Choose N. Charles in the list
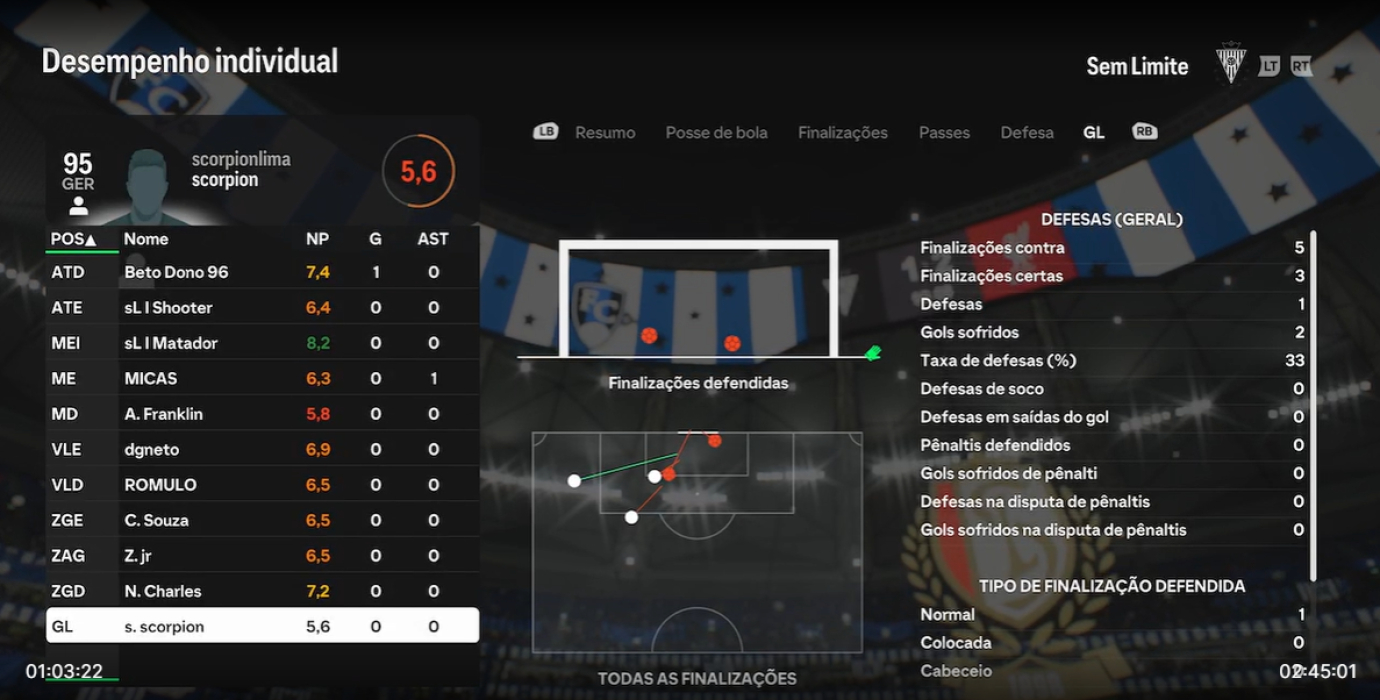 (262, 591)
